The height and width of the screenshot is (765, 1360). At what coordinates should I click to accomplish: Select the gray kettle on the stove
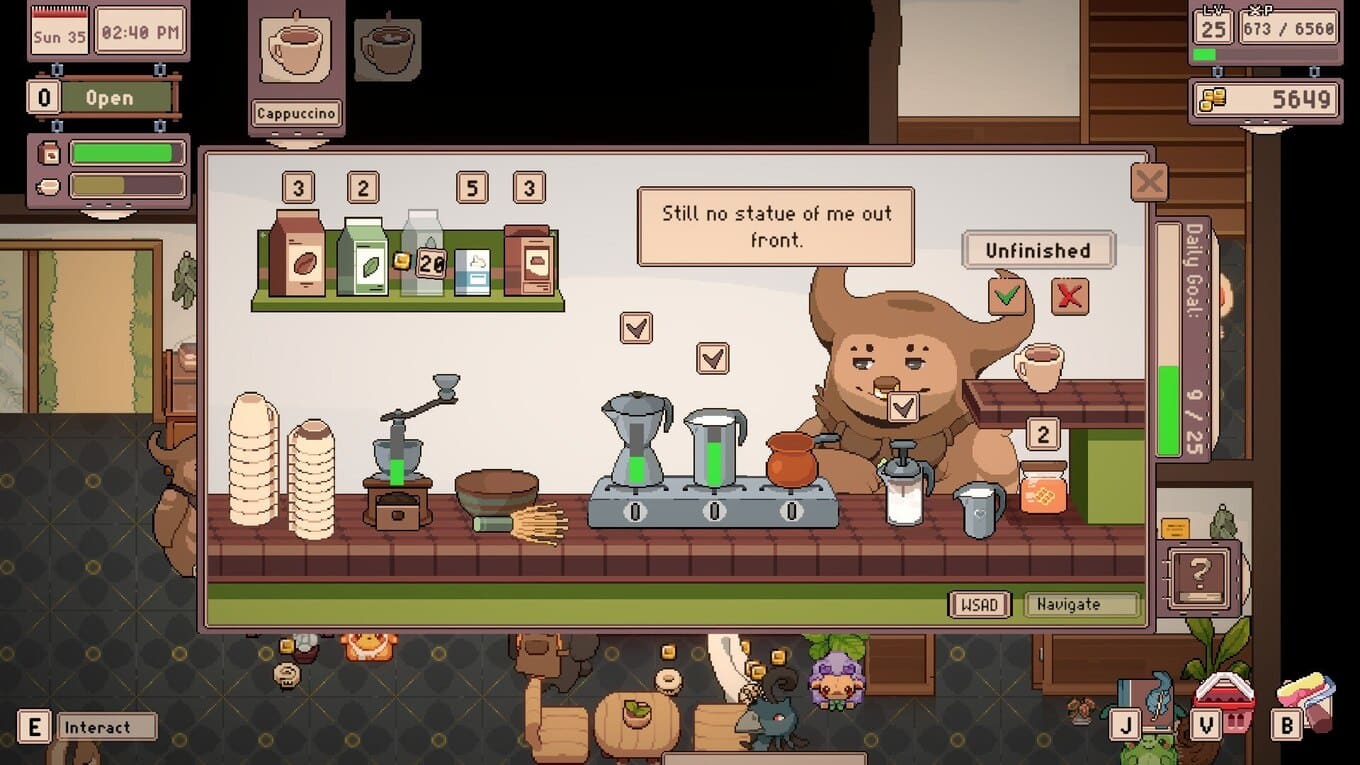714,446
